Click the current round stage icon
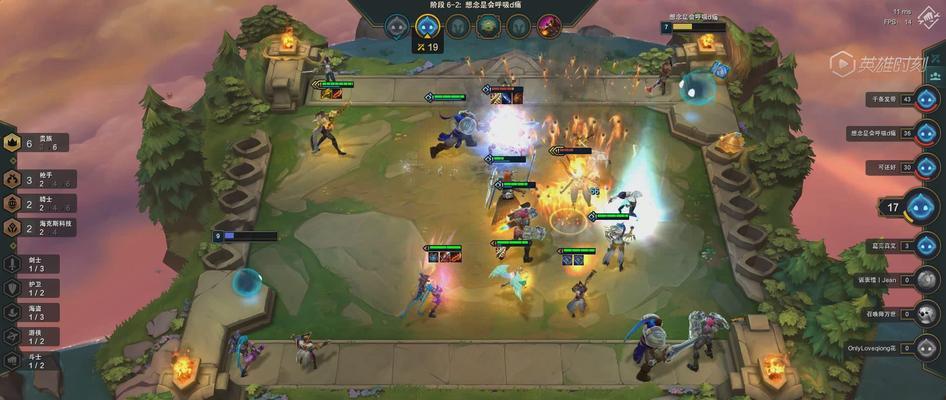The height and width of the screenshot is (400, 946). pyautogui.click(x=427, y=25)
